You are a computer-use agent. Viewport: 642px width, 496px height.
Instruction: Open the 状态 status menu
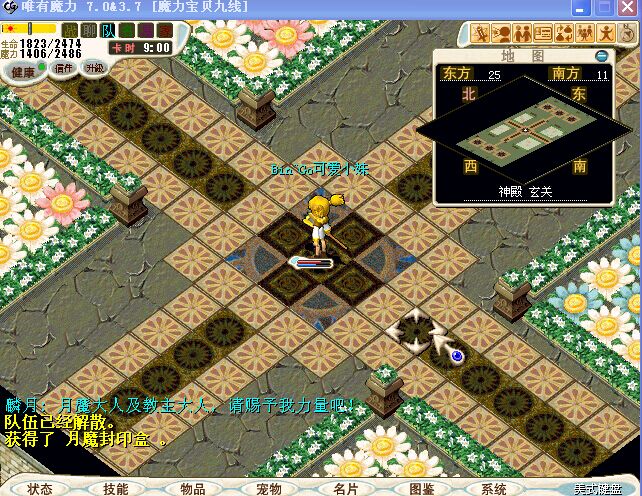40,489
